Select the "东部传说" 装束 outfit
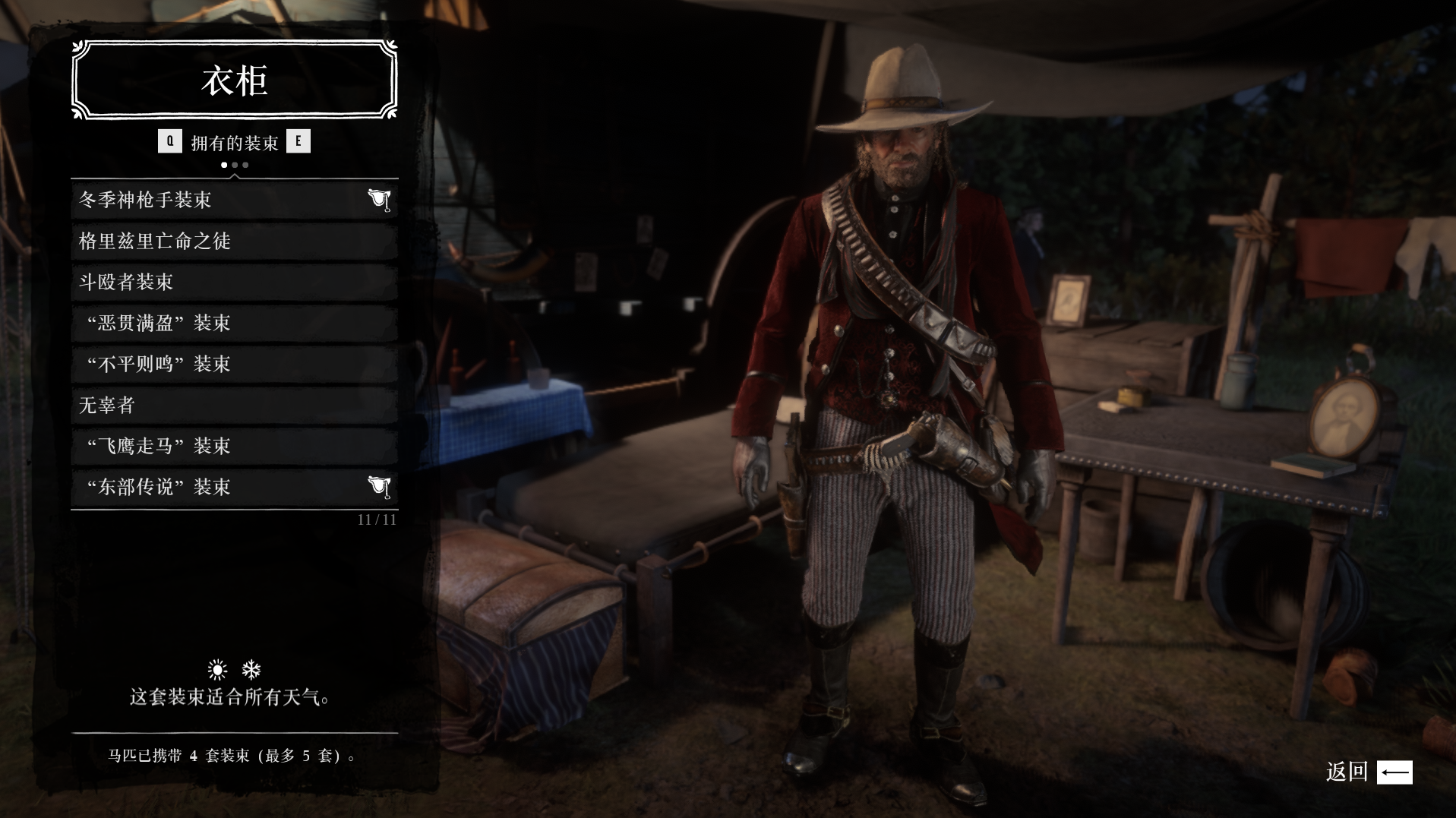 (234, 487)
